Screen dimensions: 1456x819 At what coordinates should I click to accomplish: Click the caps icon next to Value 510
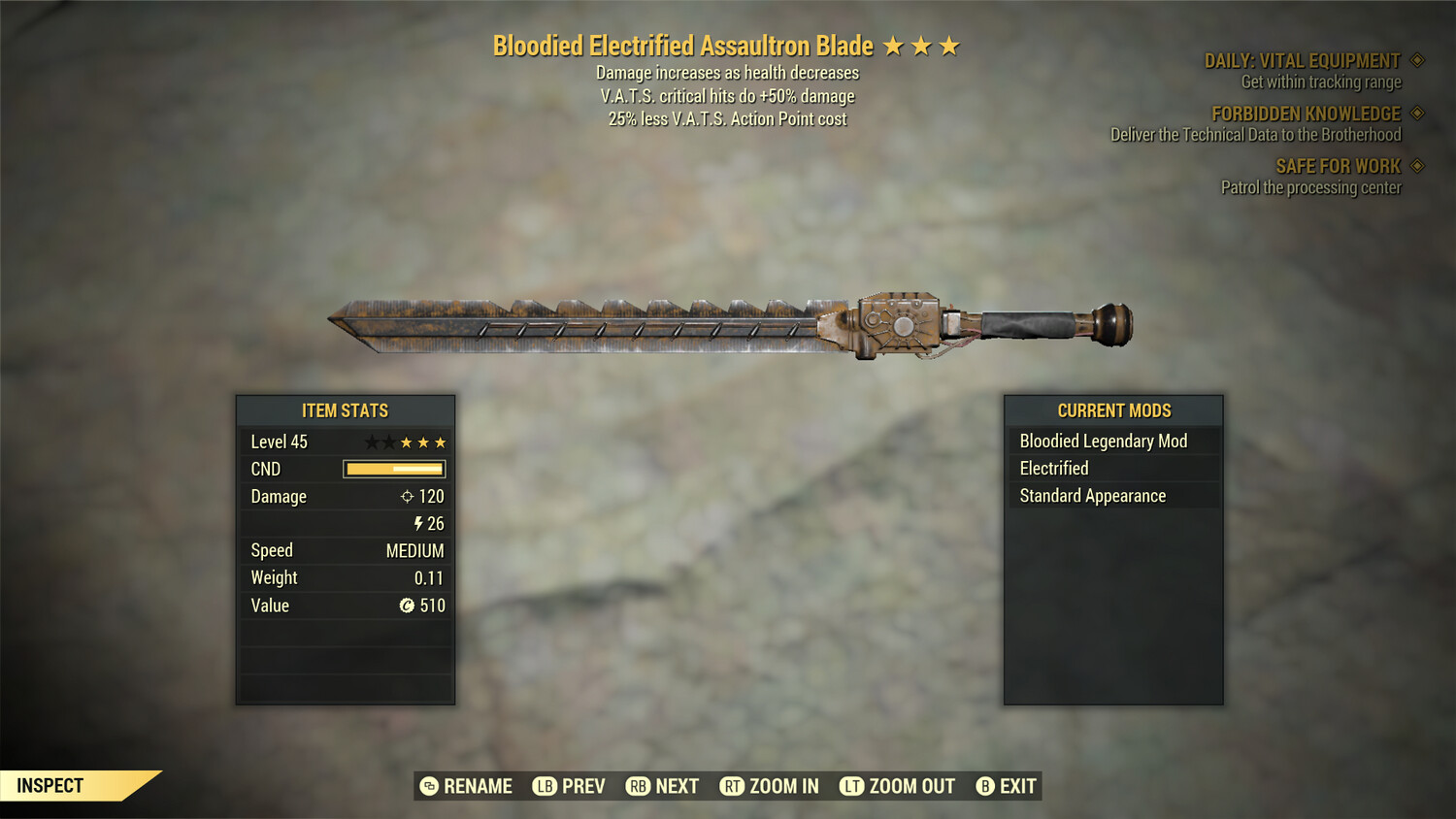(x=408, y=605)
